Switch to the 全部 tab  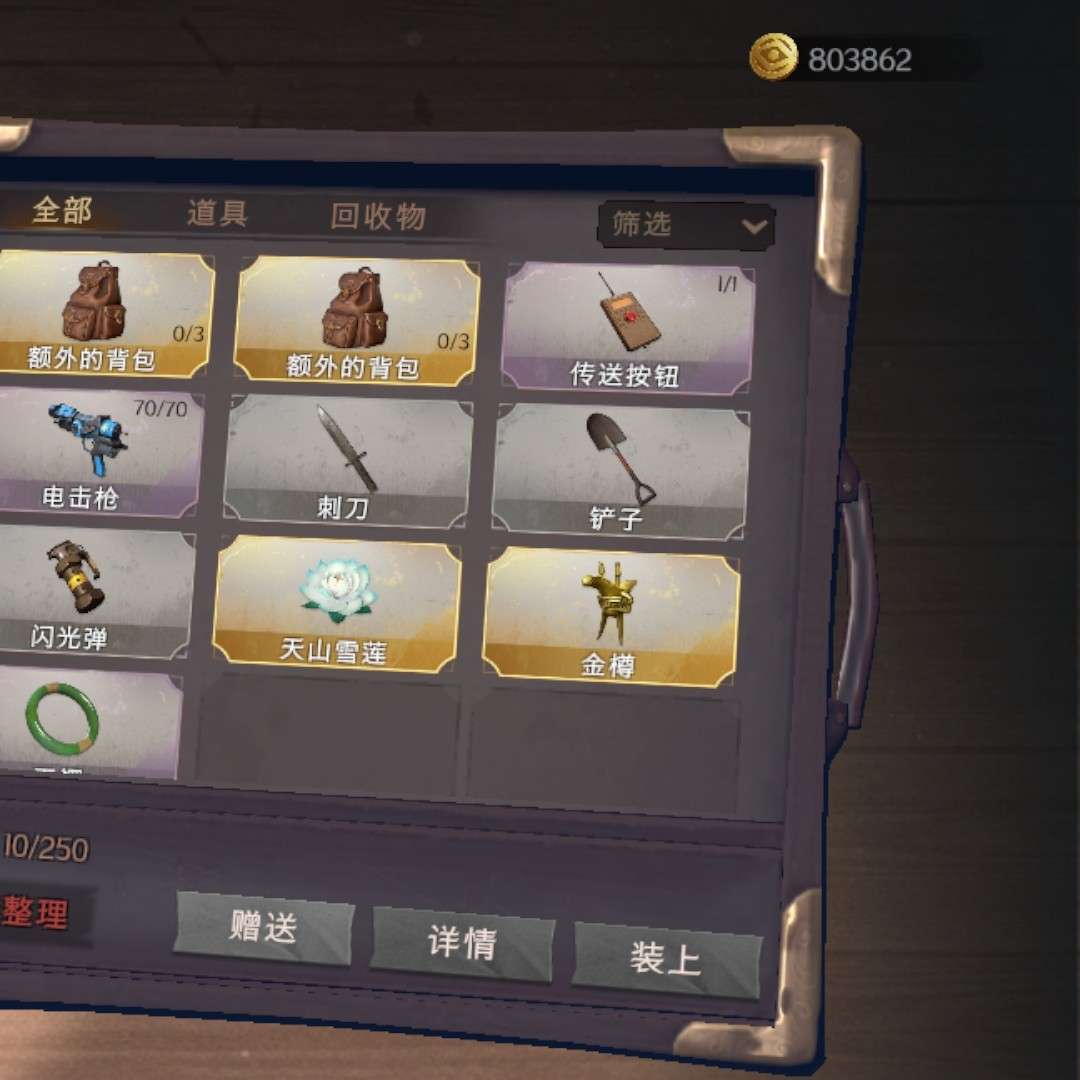[62, 211]
